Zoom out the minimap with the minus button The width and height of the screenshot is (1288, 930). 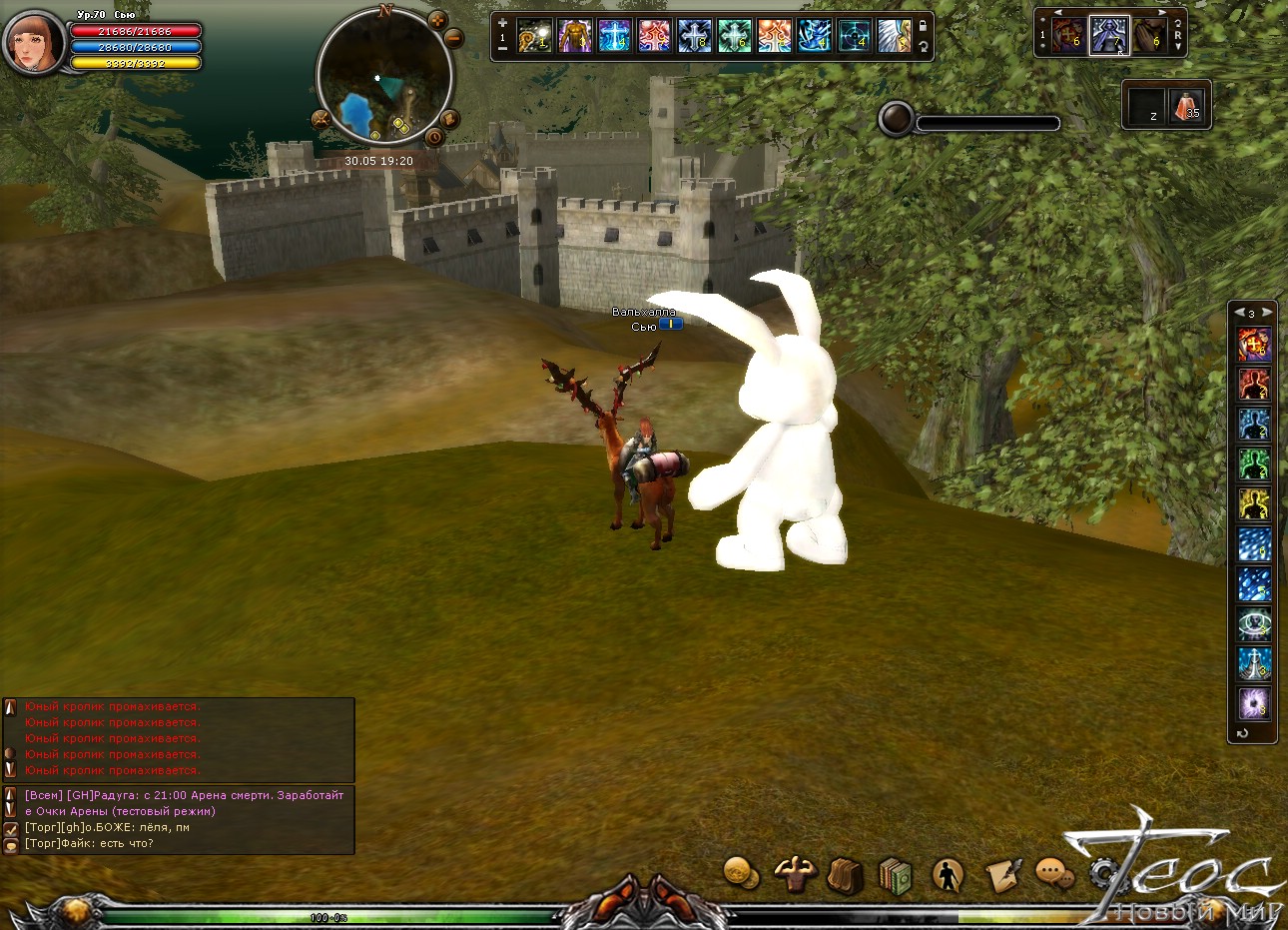tap(453, 39)
